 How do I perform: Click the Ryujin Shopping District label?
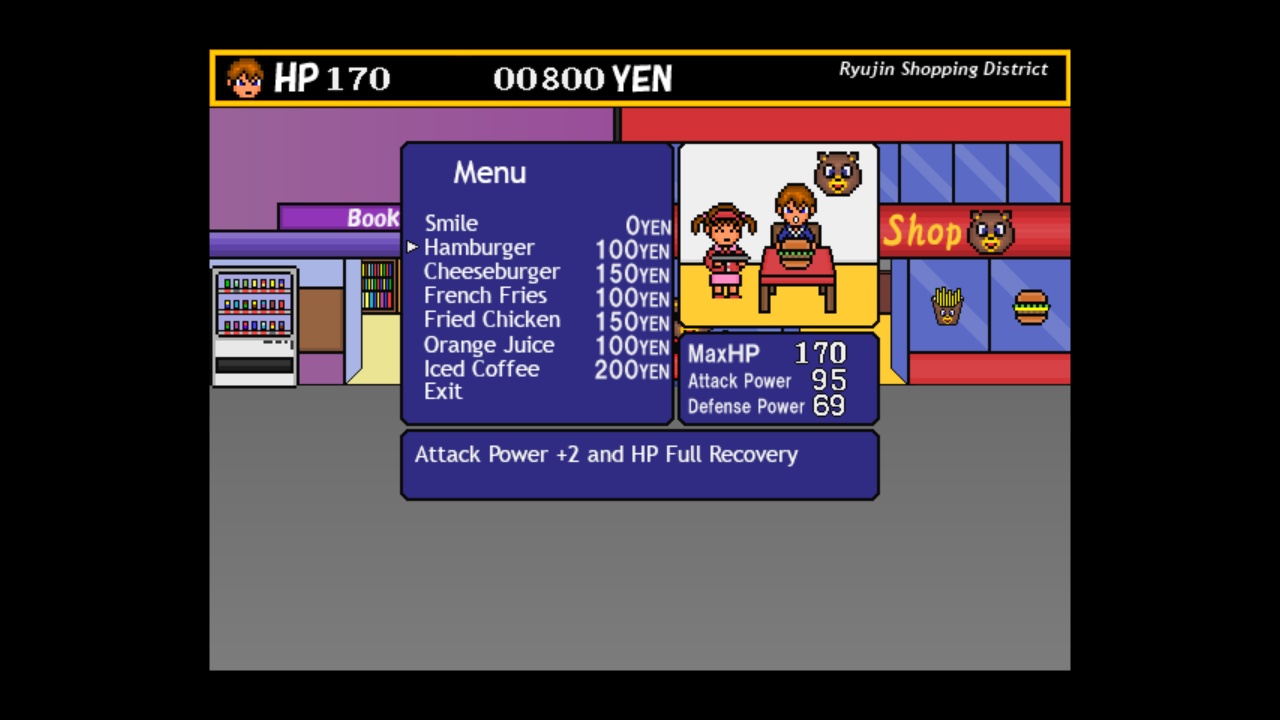[x=942, y=69]
